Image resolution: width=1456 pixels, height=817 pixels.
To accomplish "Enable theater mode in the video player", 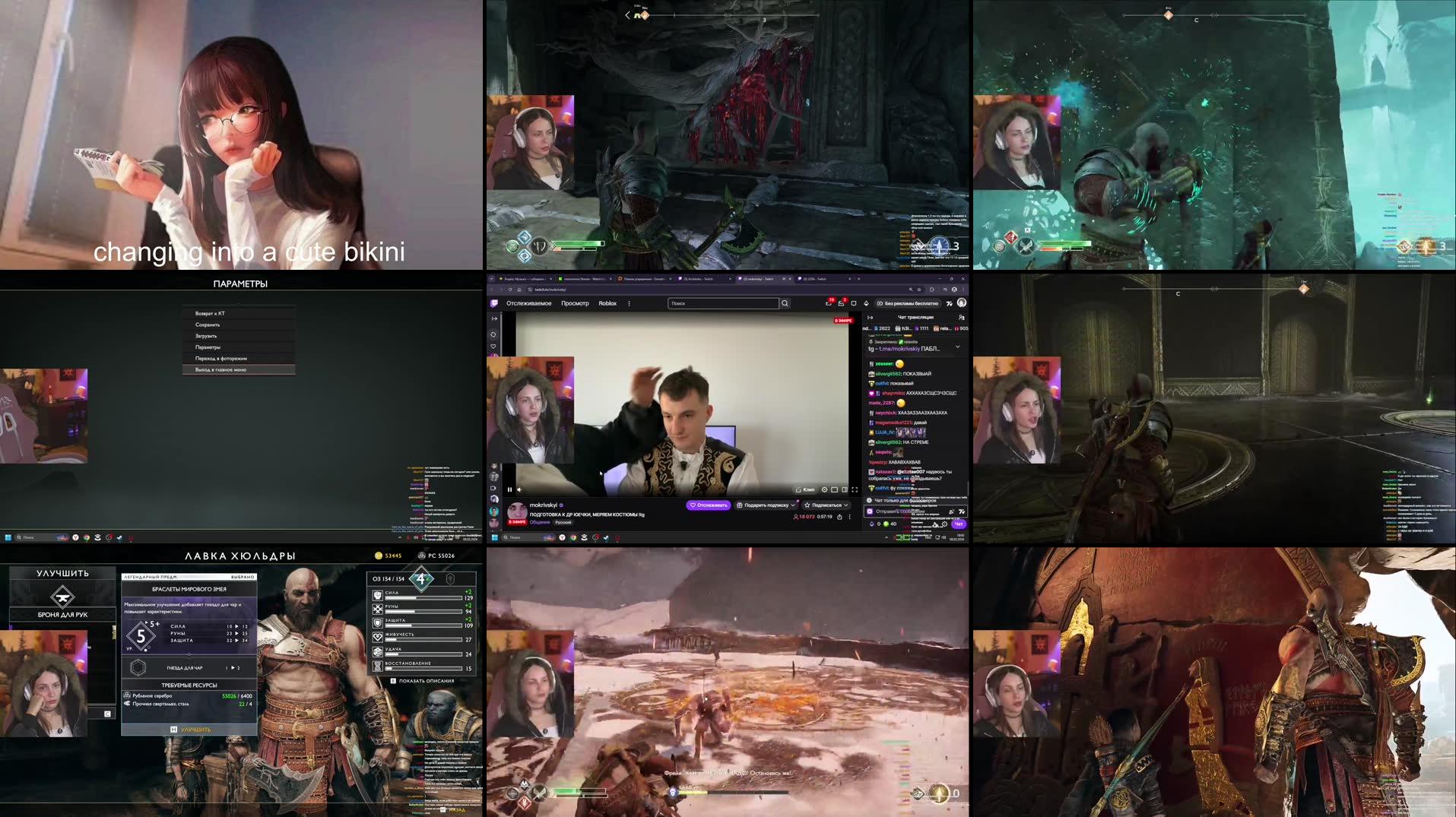I will [x=844, y=489].
